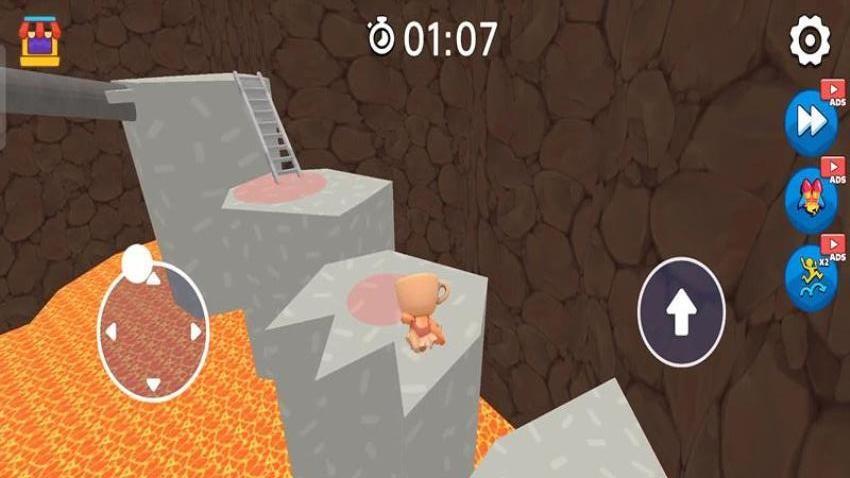Tap the joystick's right arrow
The height and width of the screenshot is (478, 850).
tap(195, 331)
